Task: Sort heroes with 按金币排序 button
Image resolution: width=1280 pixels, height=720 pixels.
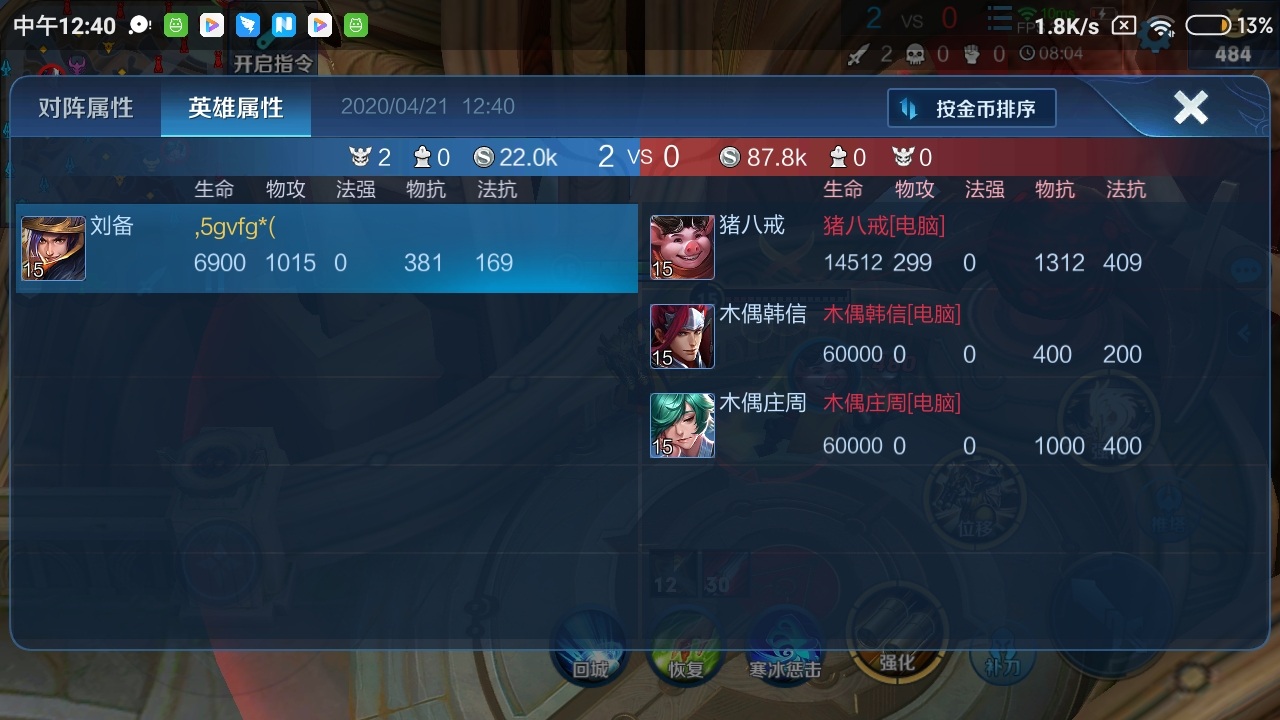Action: [971, 109]
